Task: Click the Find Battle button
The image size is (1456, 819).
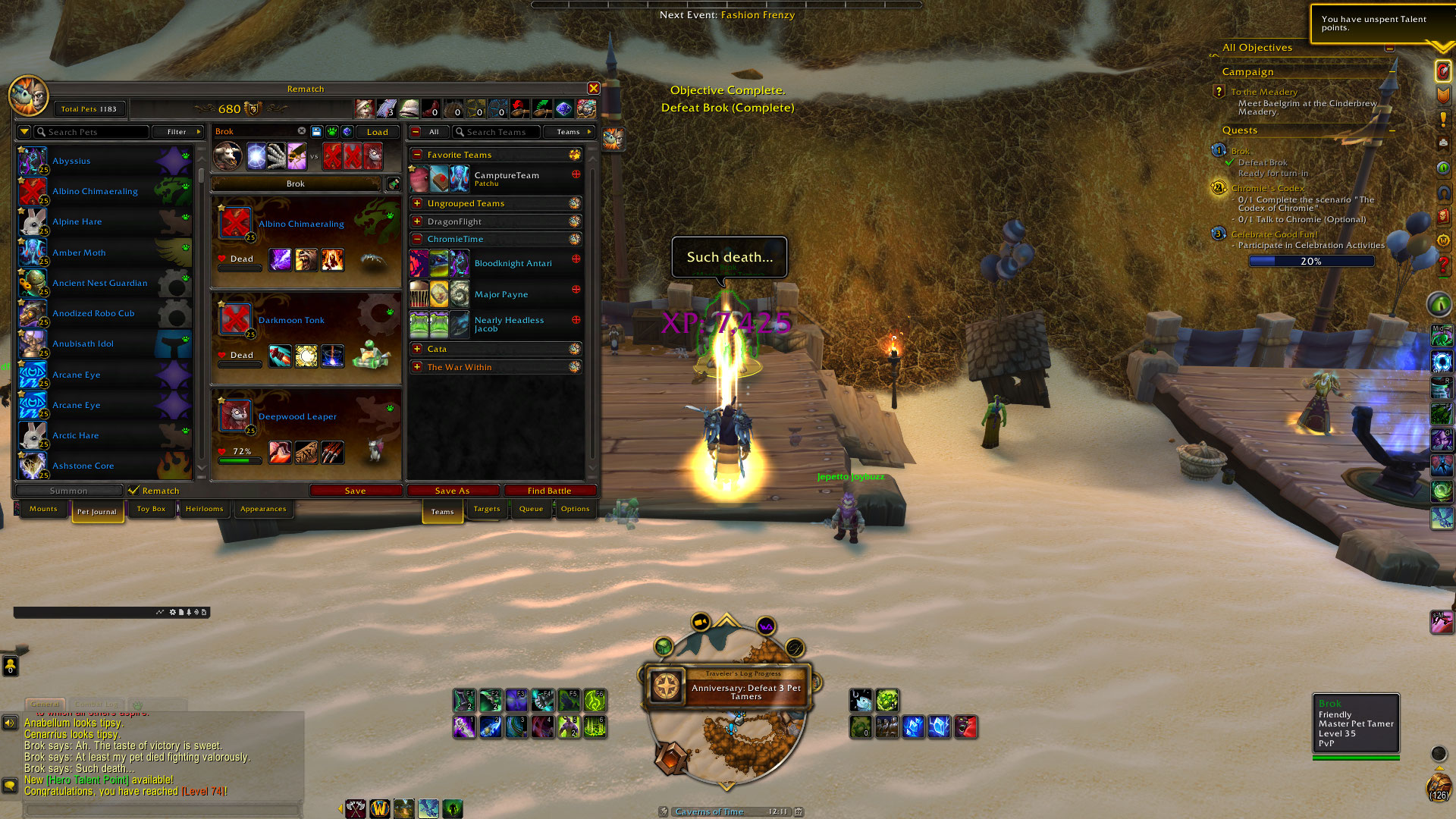Action: pyautogui.click(x=549, y=491)
